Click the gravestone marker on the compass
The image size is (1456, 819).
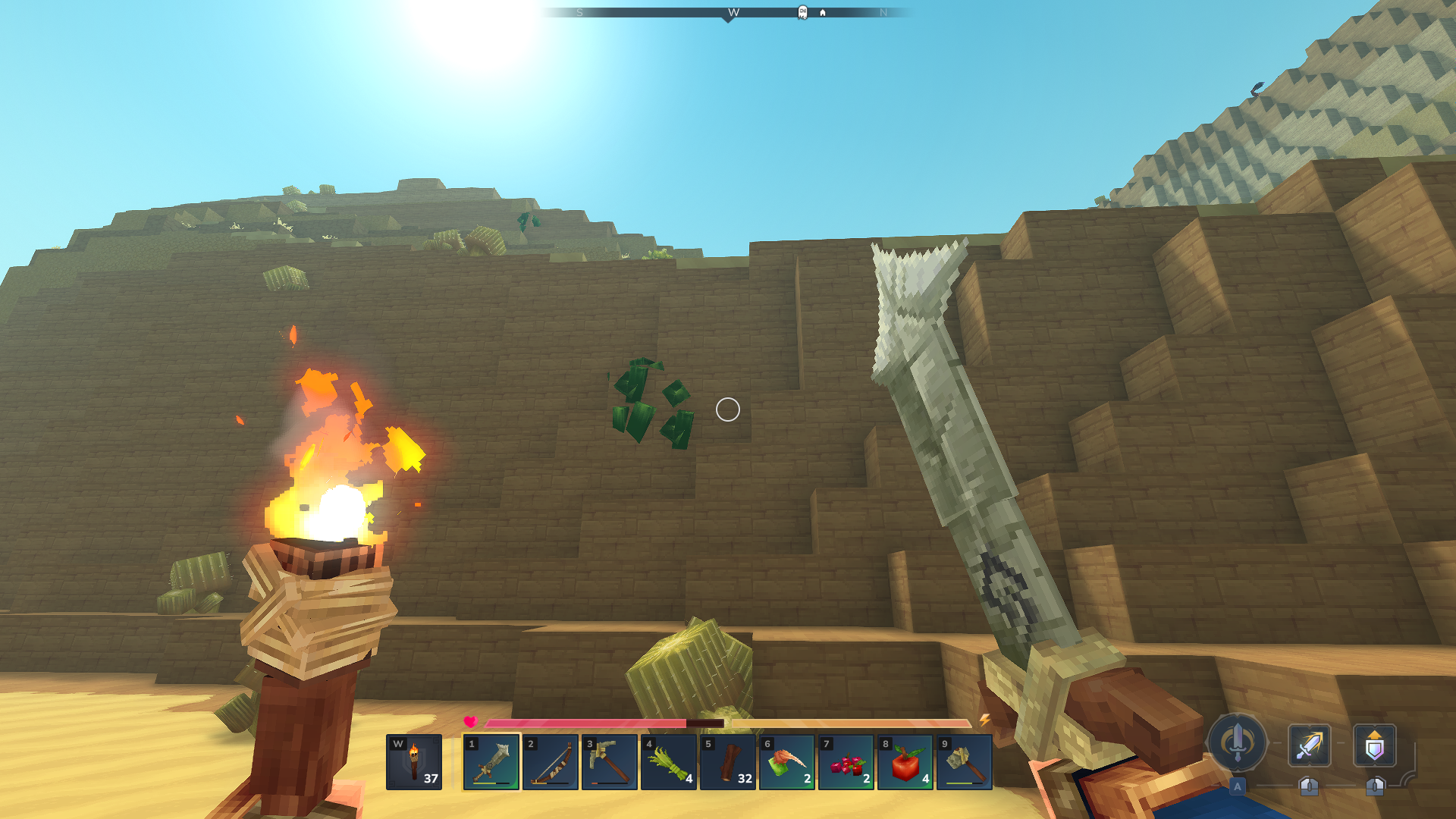coord(802,12)
